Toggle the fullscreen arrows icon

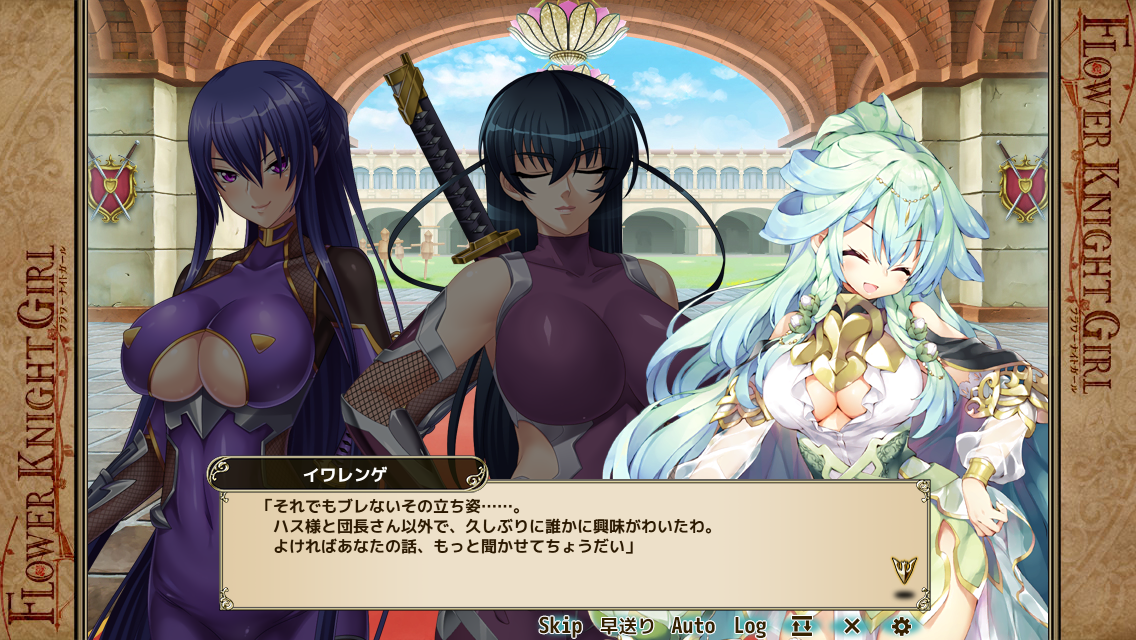click(801, 626)
